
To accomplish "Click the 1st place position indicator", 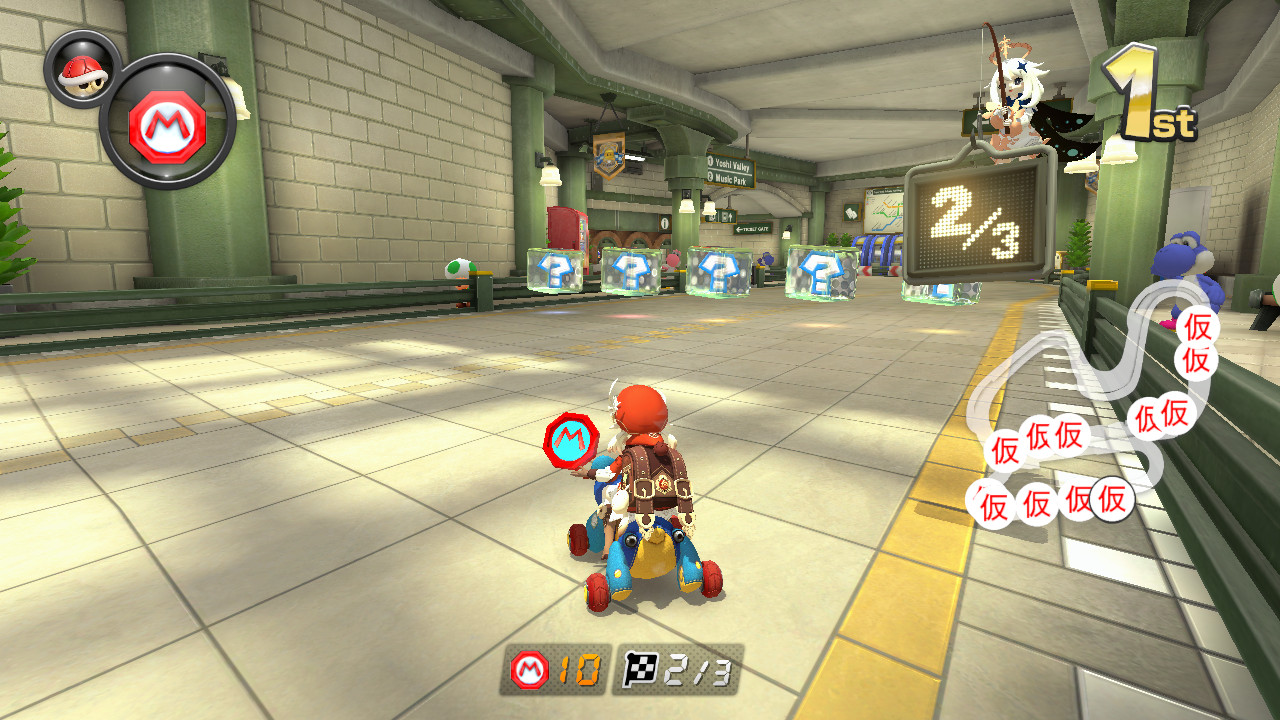I will pyautogui.click(x=1150, y=95).
